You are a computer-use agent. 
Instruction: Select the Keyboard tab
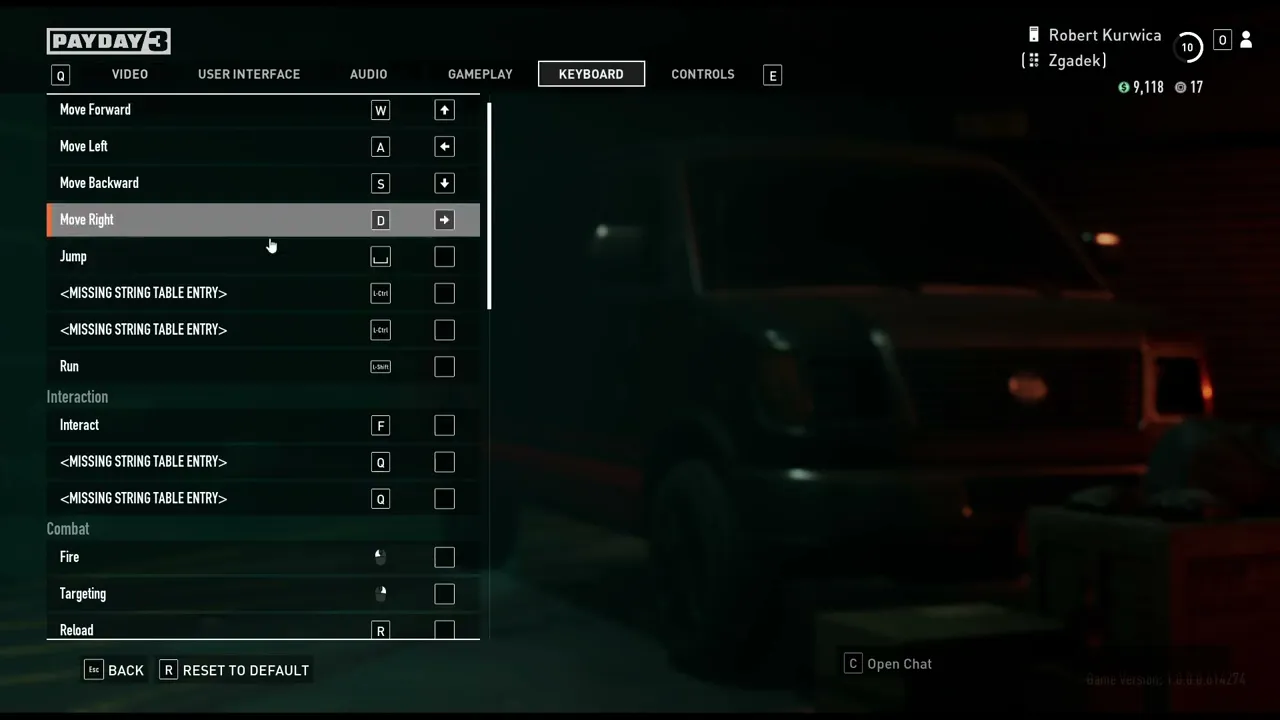tap(591, 74)
